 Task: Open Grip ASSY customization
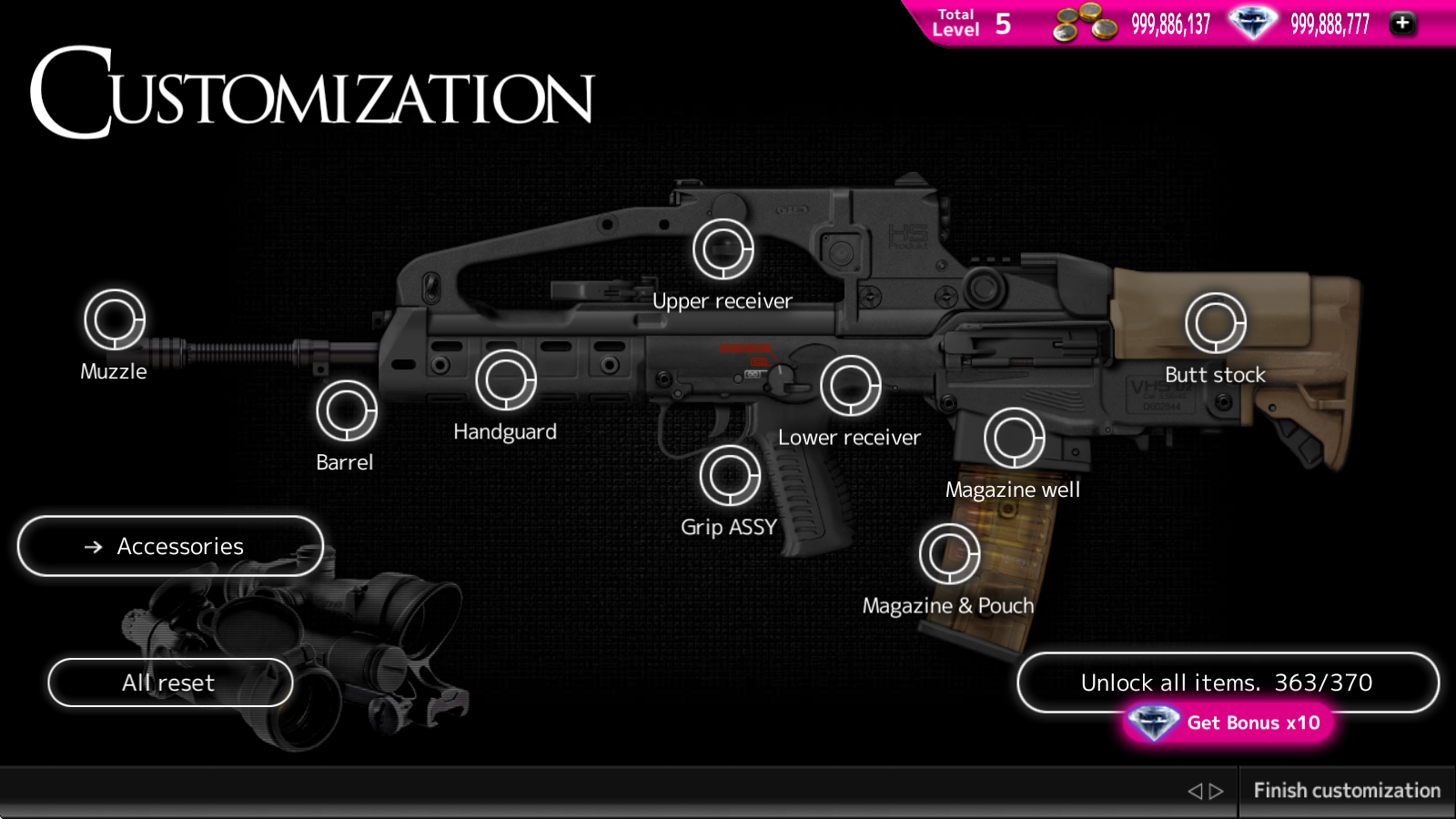[730, 475]
